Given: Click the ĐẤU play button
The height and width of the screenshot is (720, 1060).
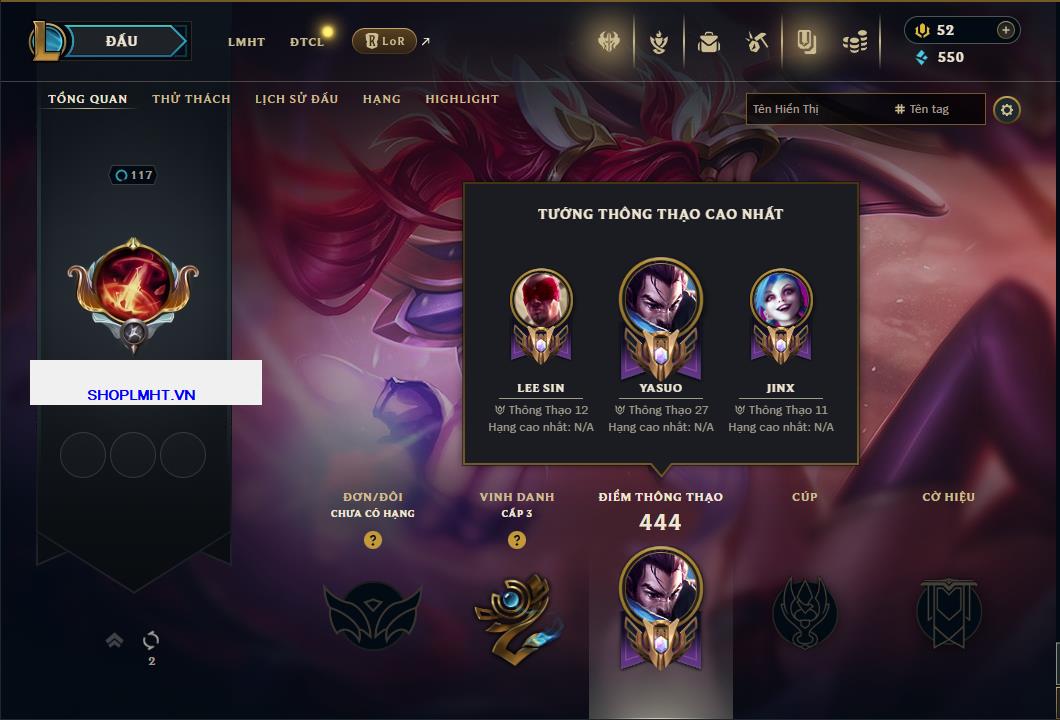Looking at the screenshot, I should tap(121, 41).
